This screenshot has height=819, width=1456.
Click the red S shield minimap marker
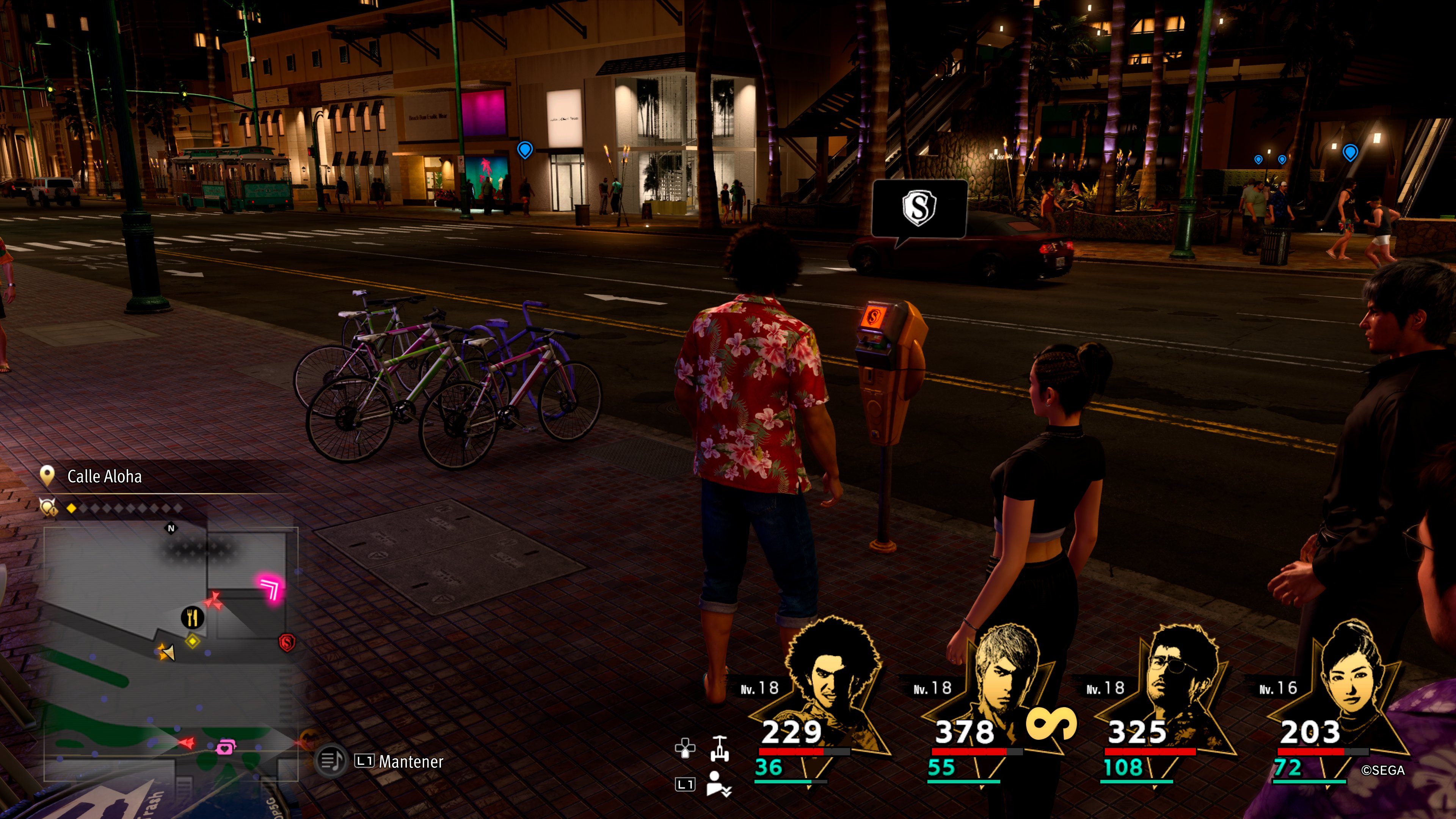(287, 643)
